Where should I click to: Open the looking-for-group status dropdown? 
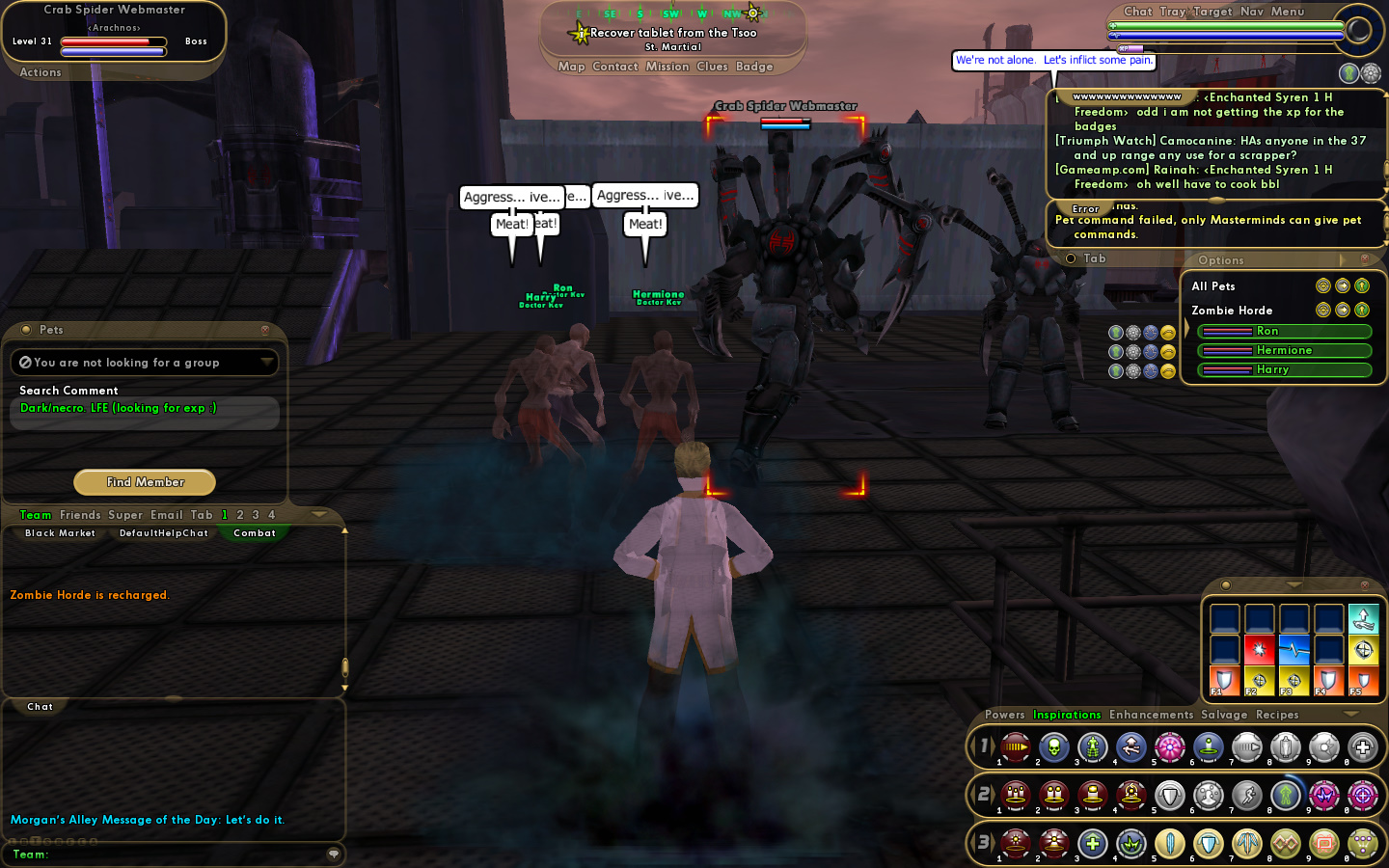[x=266, y=362]
